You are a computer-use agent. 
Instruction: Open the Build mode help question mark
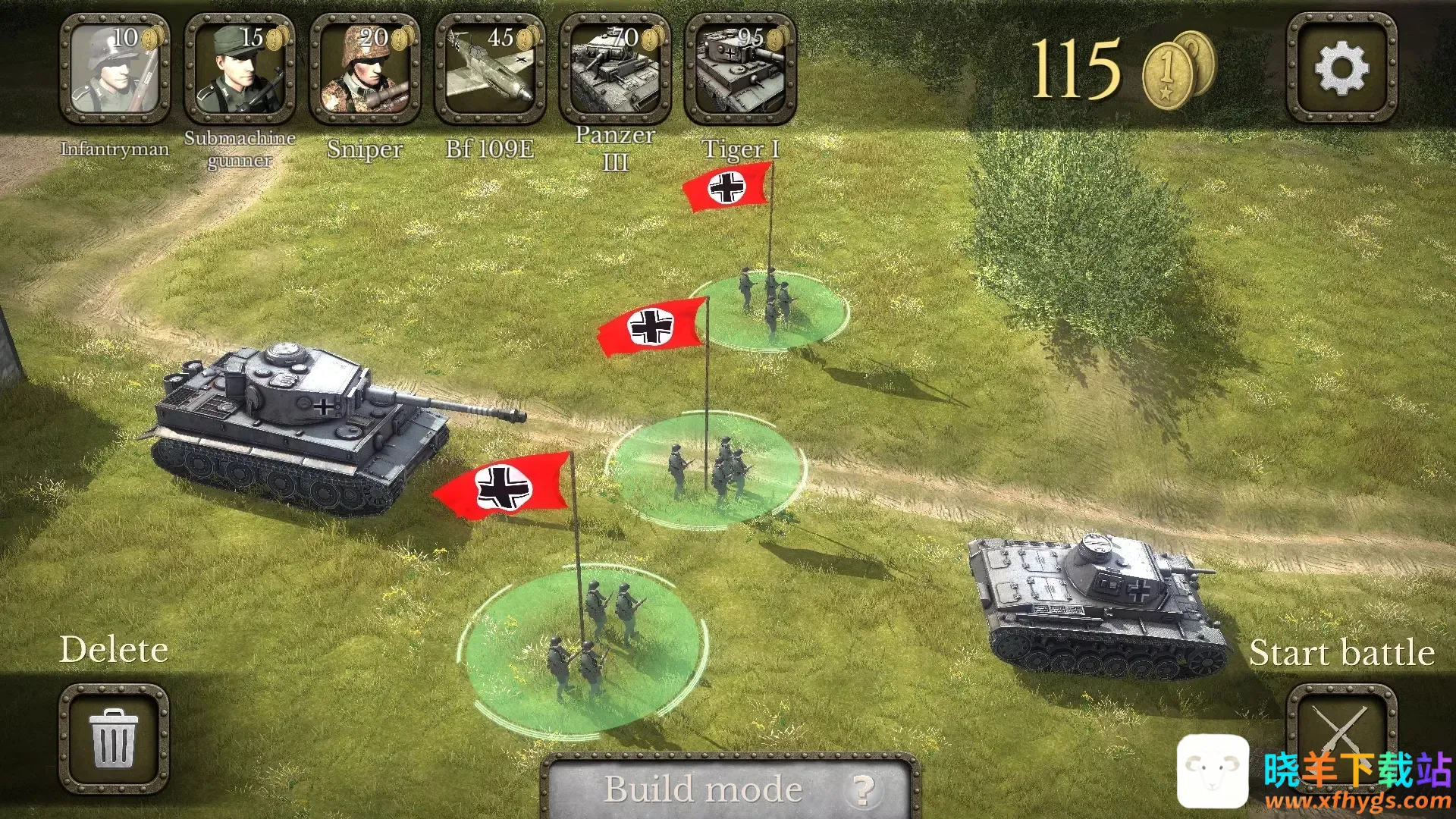[x=862, y=790]
